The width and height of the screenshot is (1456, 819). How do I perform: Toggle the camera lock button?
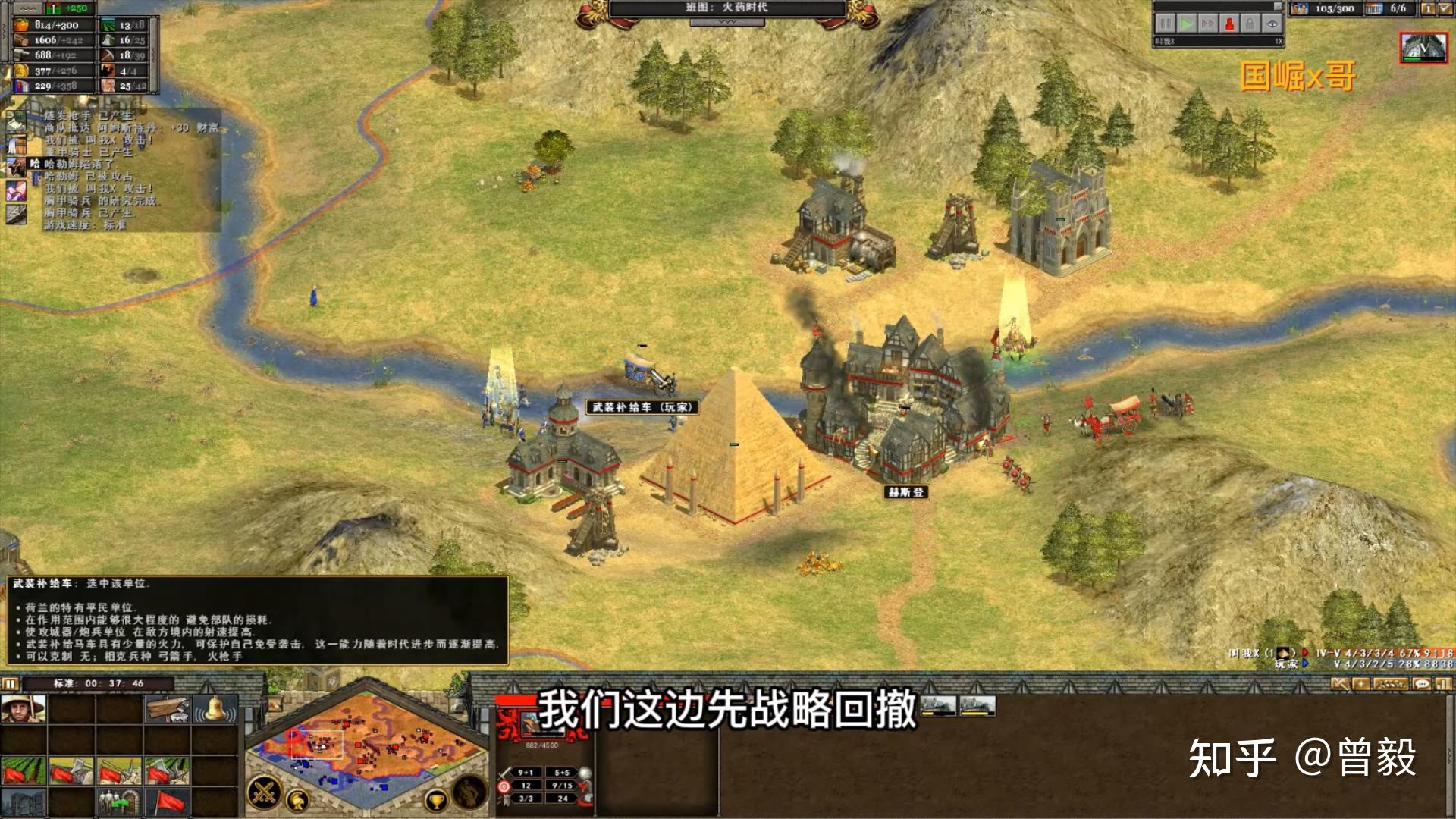tap(1251, 24)
